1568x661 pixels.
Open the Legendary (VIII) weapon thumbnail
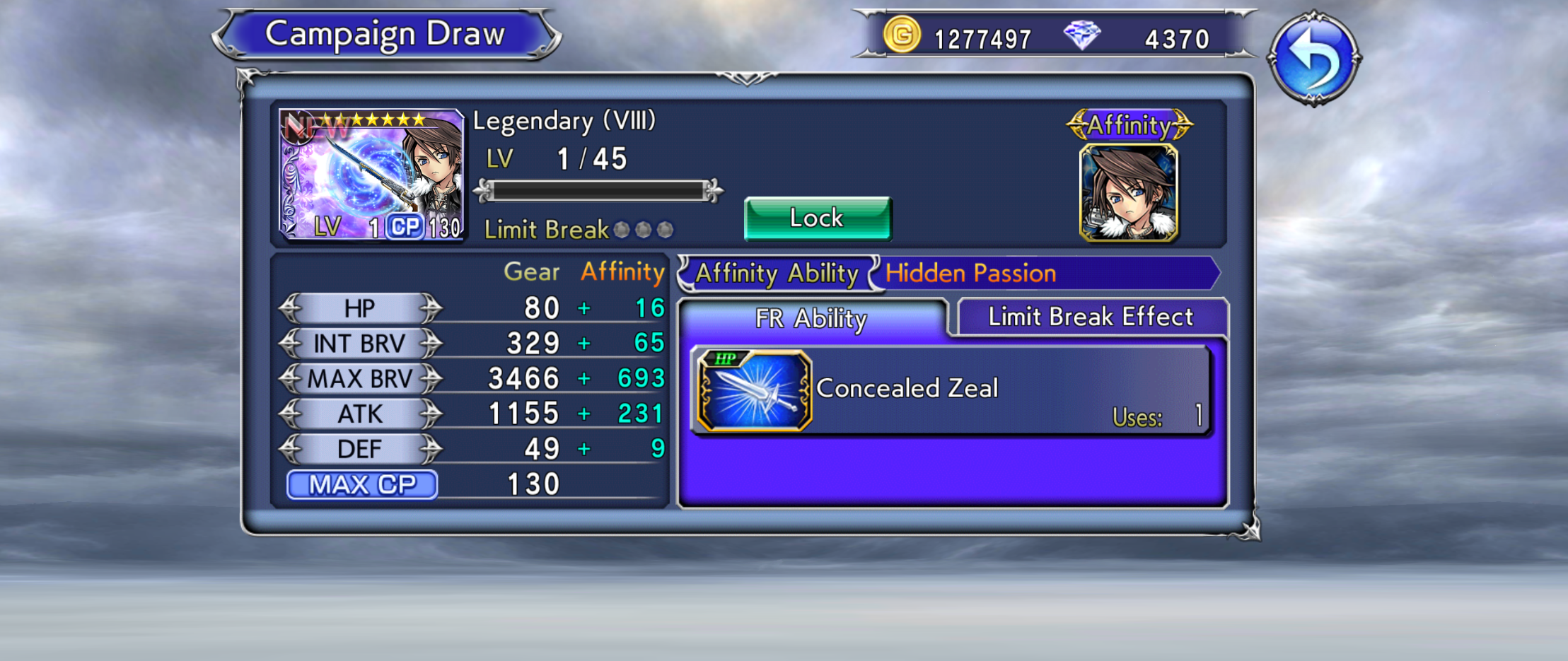371,175
